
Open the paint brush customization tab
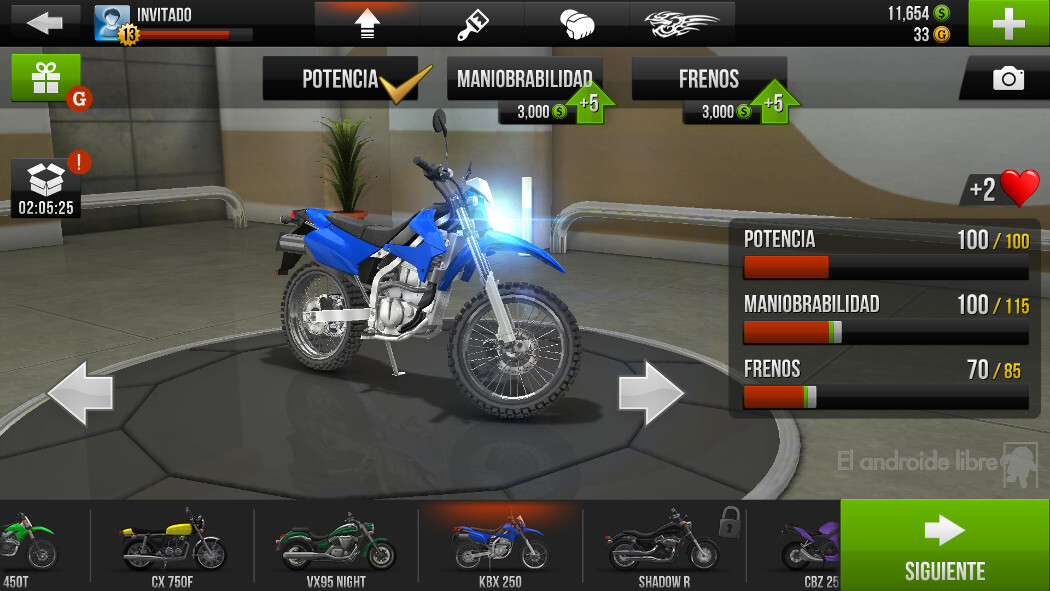472,23
